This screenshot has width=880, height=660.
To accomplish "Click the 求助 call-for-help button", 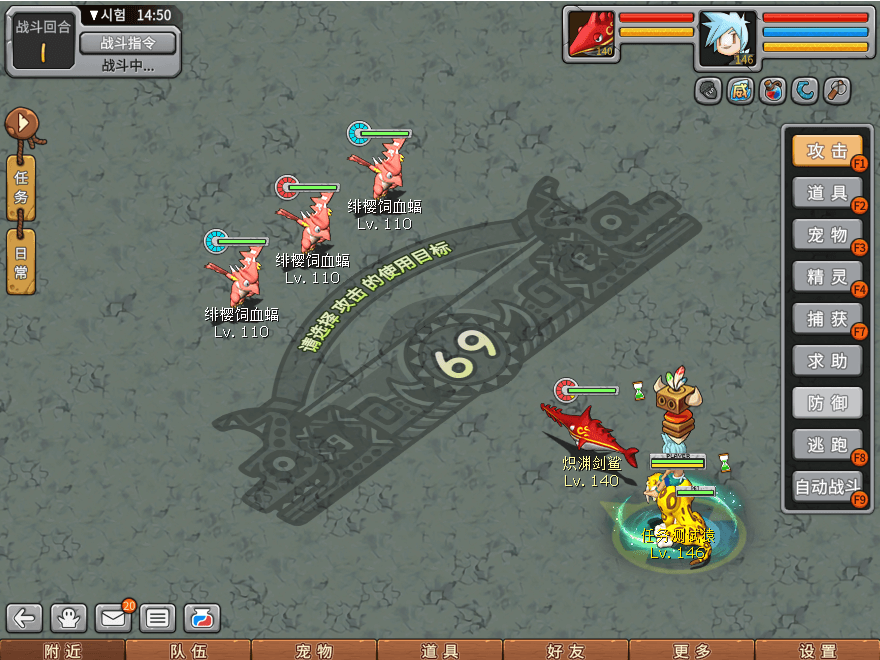I will click(x=827, y=361).
